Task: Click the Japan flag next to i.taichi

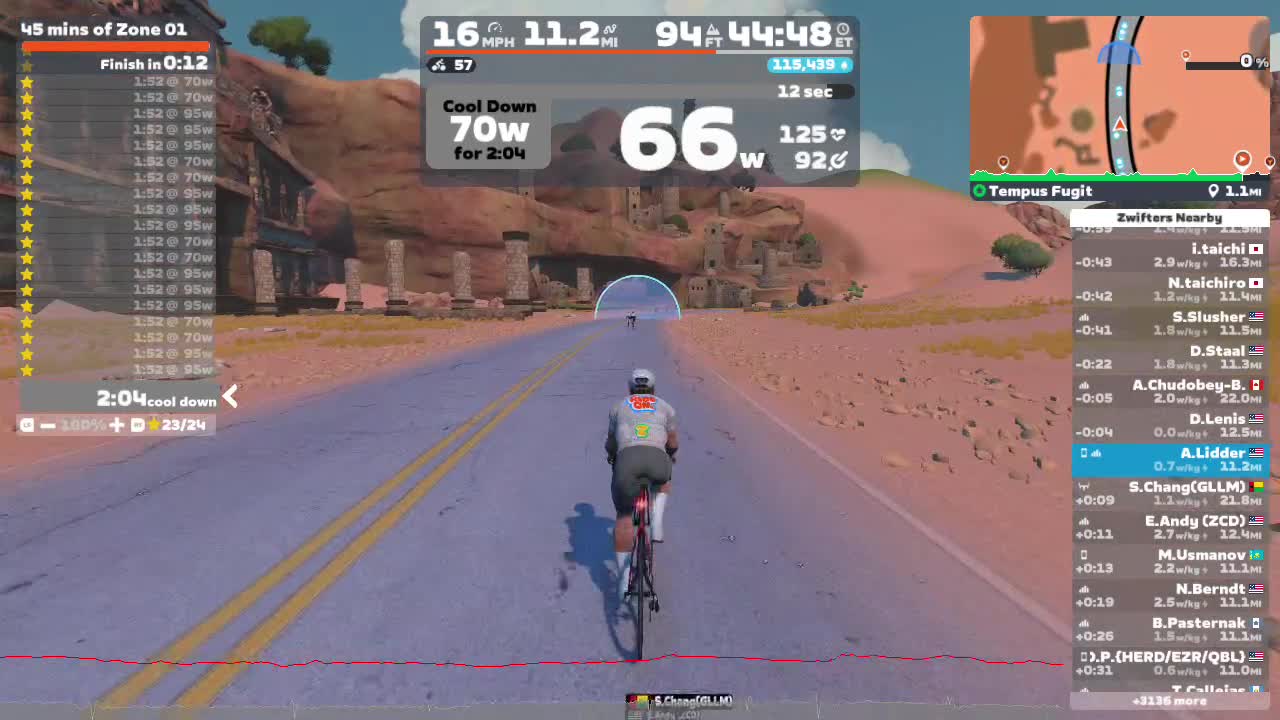Action: (x=1258, y=249)
